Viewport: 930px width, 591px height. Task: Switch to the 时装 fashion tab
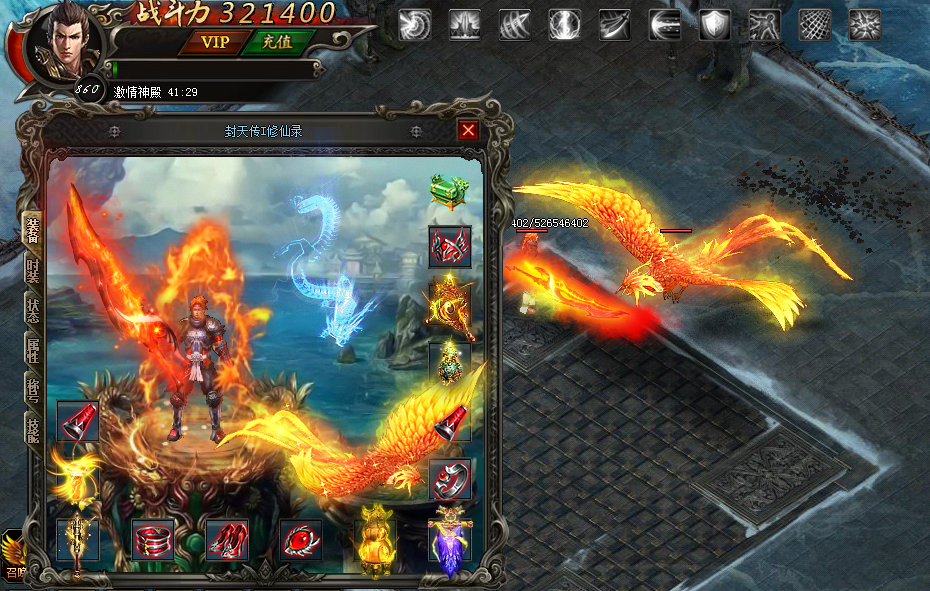pyautogui.click(x=32, y=272)
